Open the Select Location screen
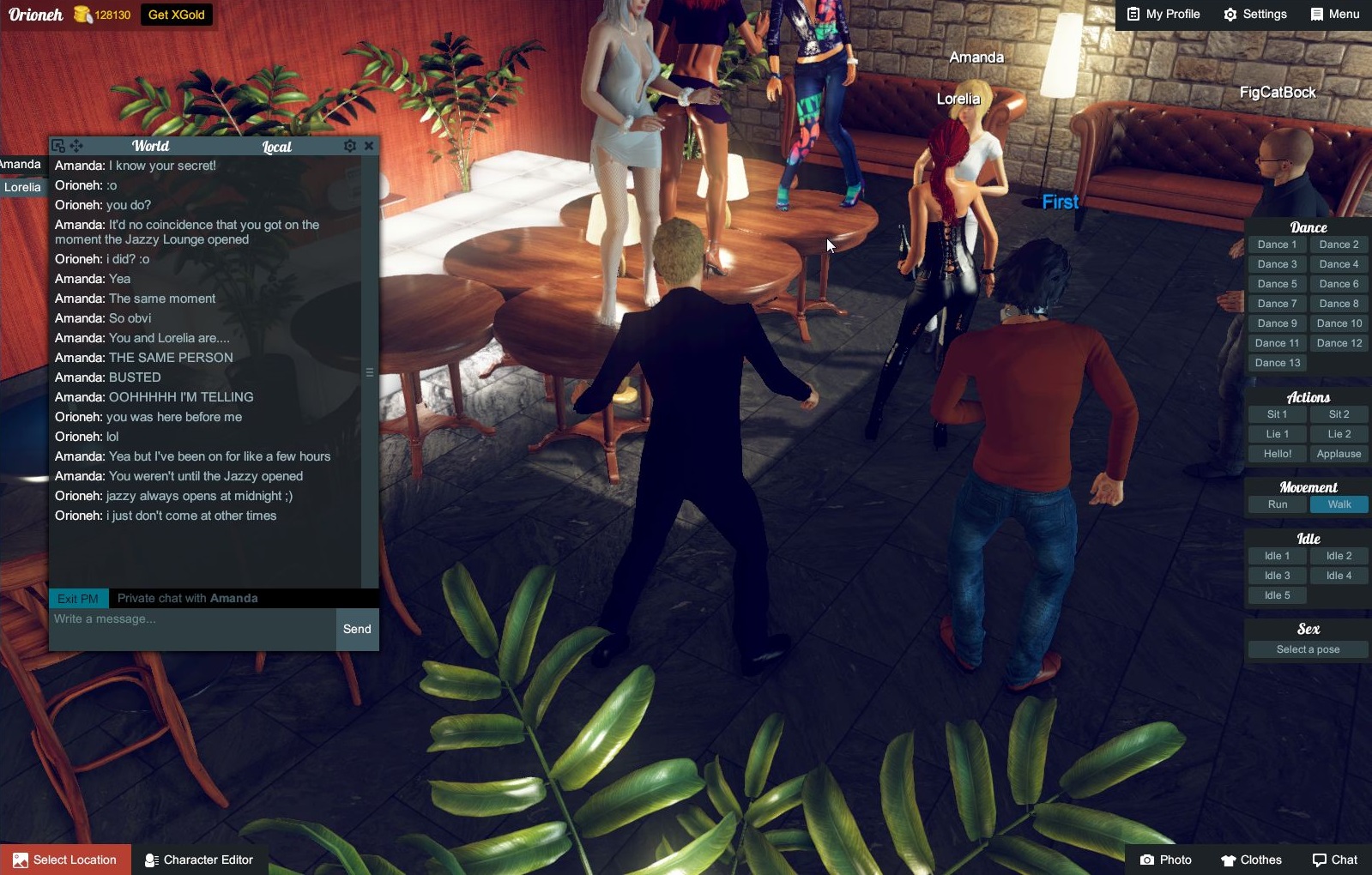The height and width of the screenshot is (875, 1372). coord(65,860)
